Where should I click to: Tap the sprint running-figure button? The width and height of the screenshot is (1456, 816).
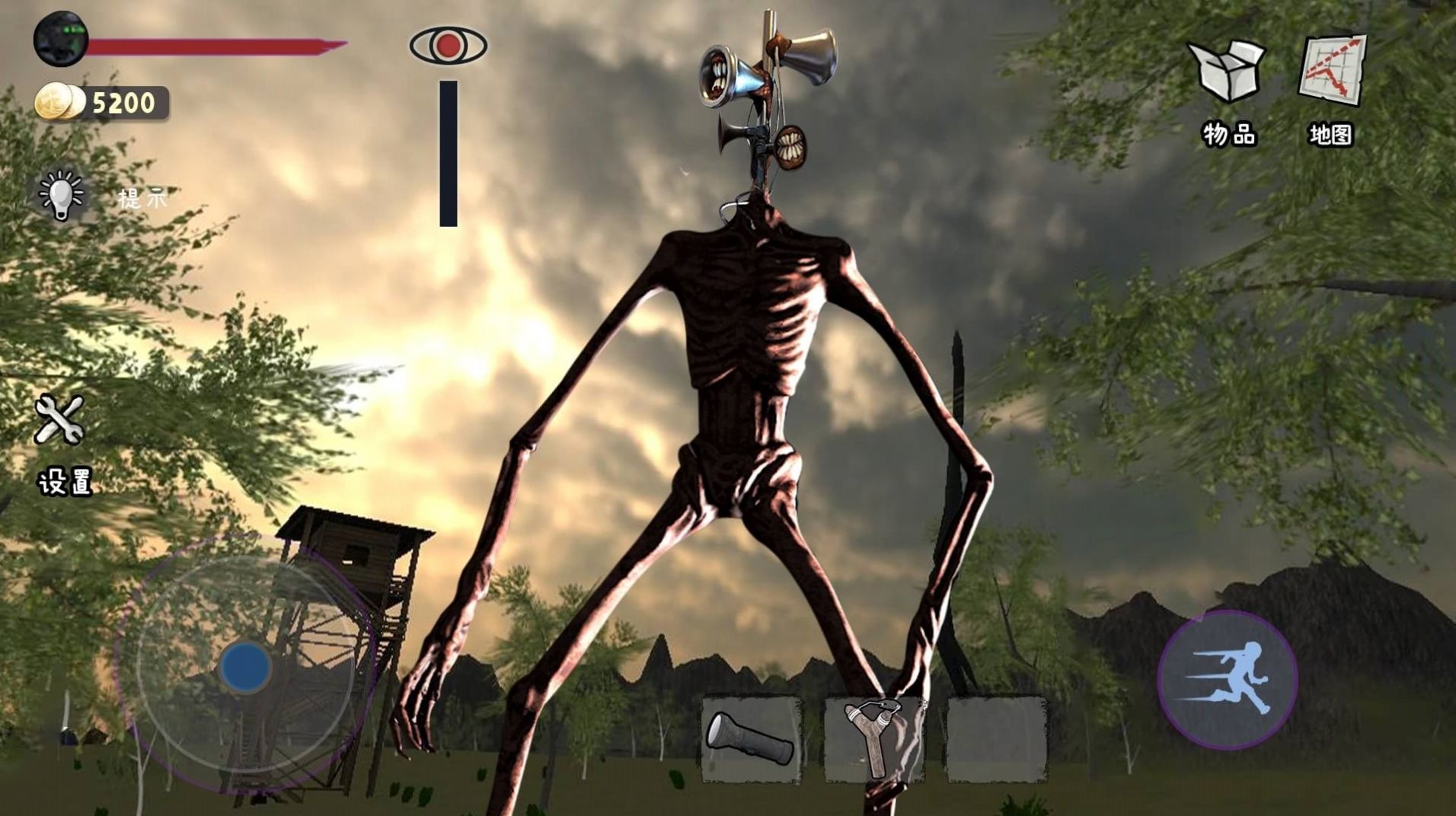[1227, 680]
